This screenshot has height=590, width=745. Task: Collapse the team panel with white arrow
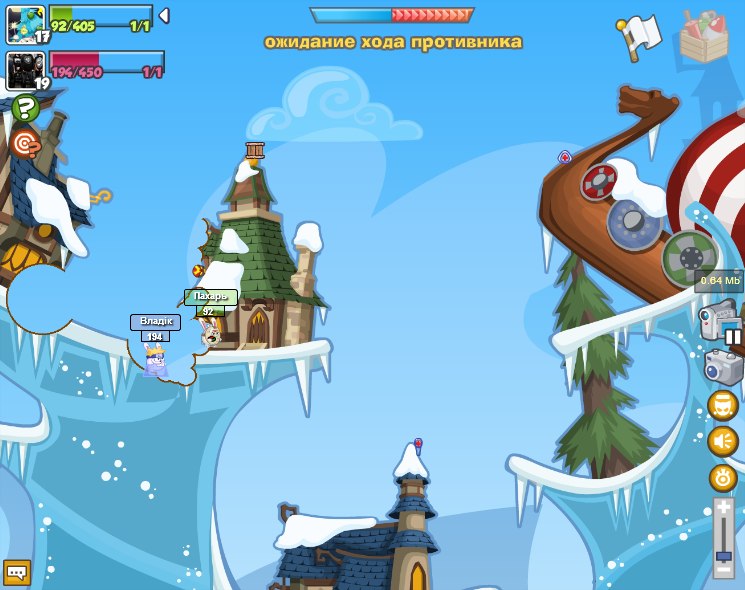[x=164, y=16]
